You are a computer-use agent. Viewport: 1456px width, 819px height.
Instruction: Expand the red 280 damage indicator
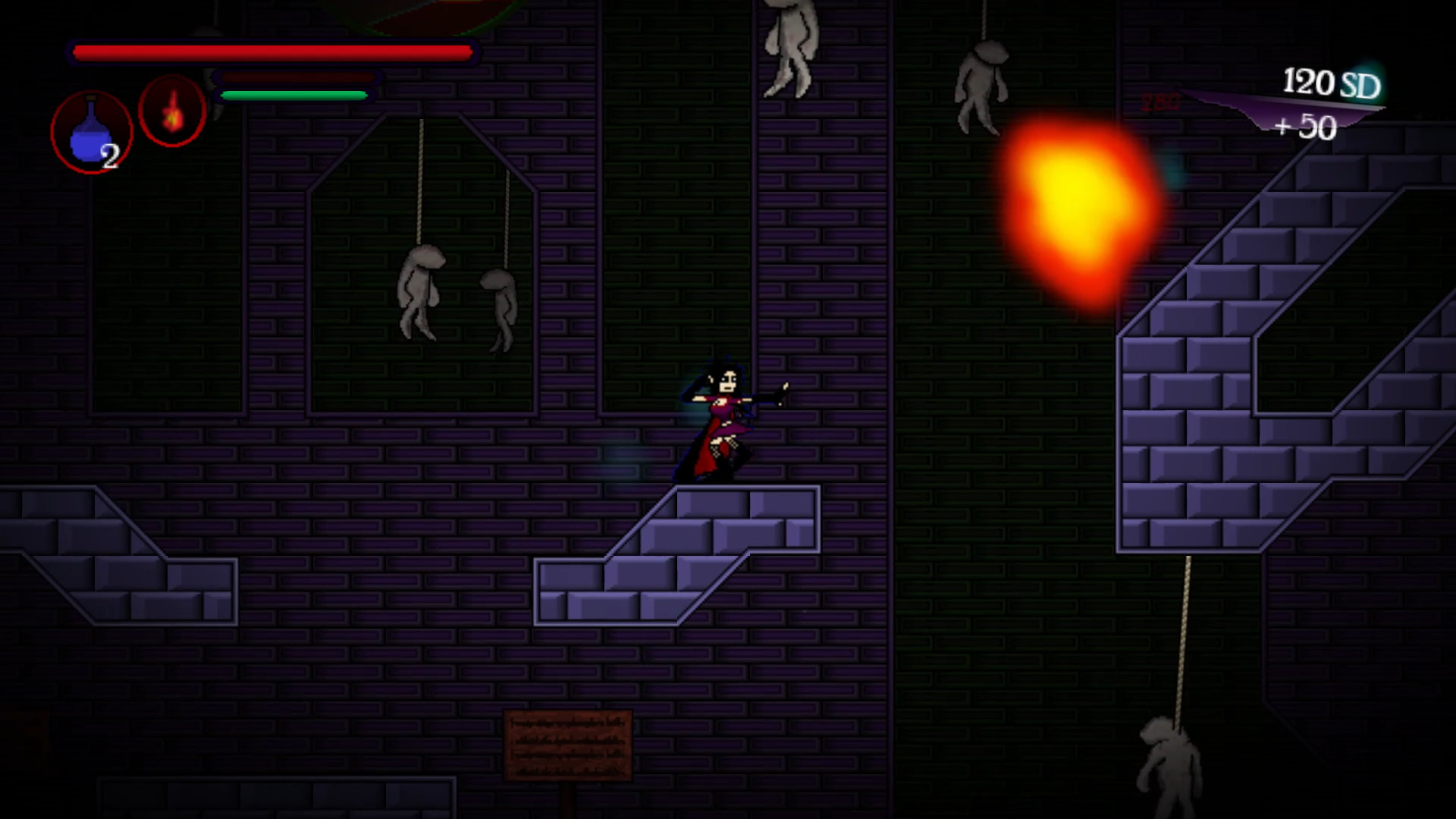click(1159, 101)
